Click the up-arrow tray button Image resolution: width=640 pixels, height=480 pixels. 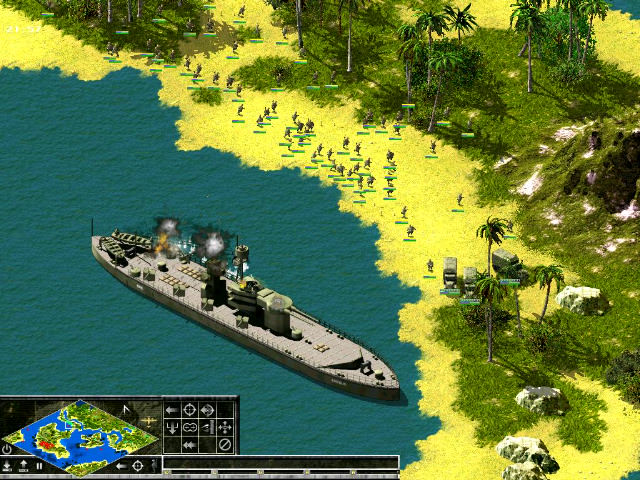click(x=23, y=466)
